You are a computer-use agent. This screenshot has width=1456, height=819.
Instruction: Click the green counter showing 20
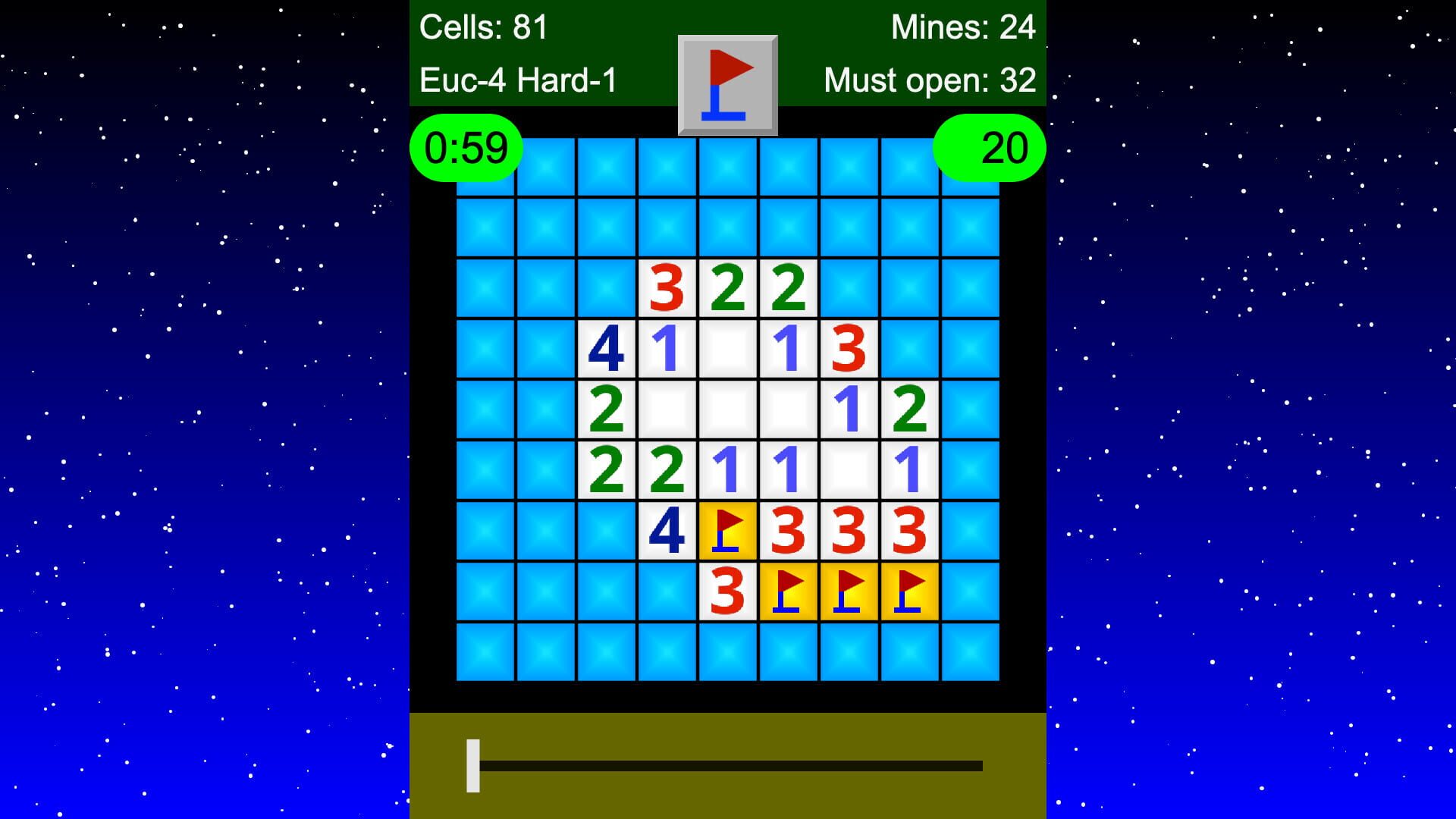[990, 148]
